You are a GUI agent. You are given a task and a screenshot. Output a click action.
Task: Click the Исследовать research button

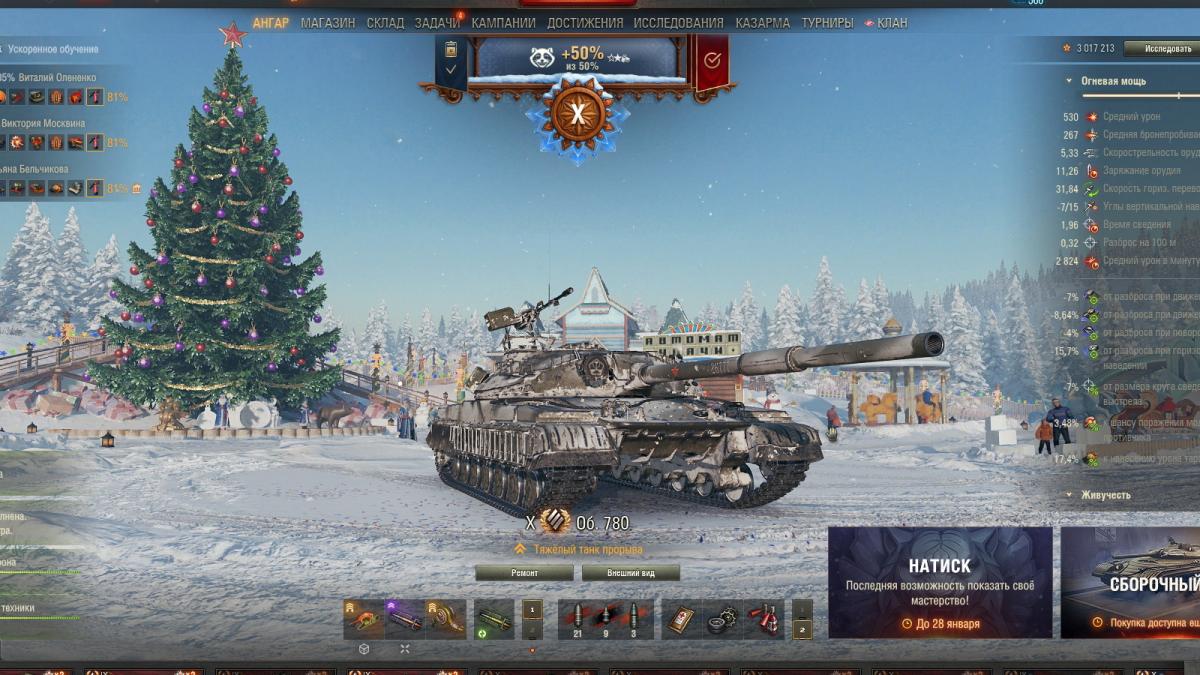coord(1160,48)
